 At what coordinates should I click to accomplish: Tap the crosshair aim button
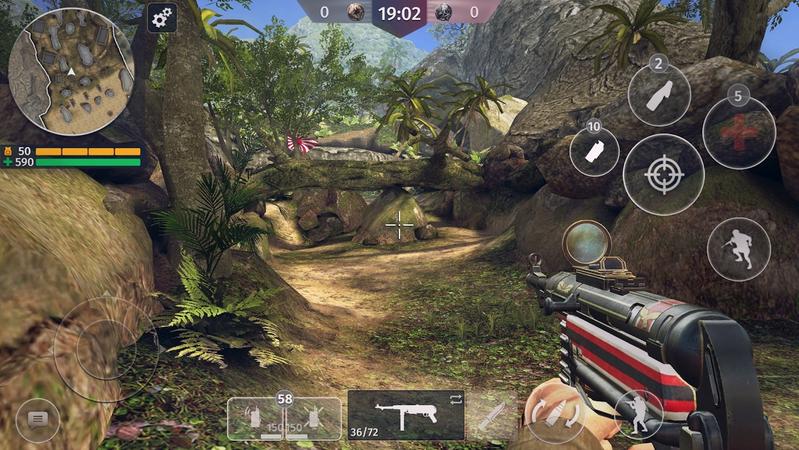point(663,174)
